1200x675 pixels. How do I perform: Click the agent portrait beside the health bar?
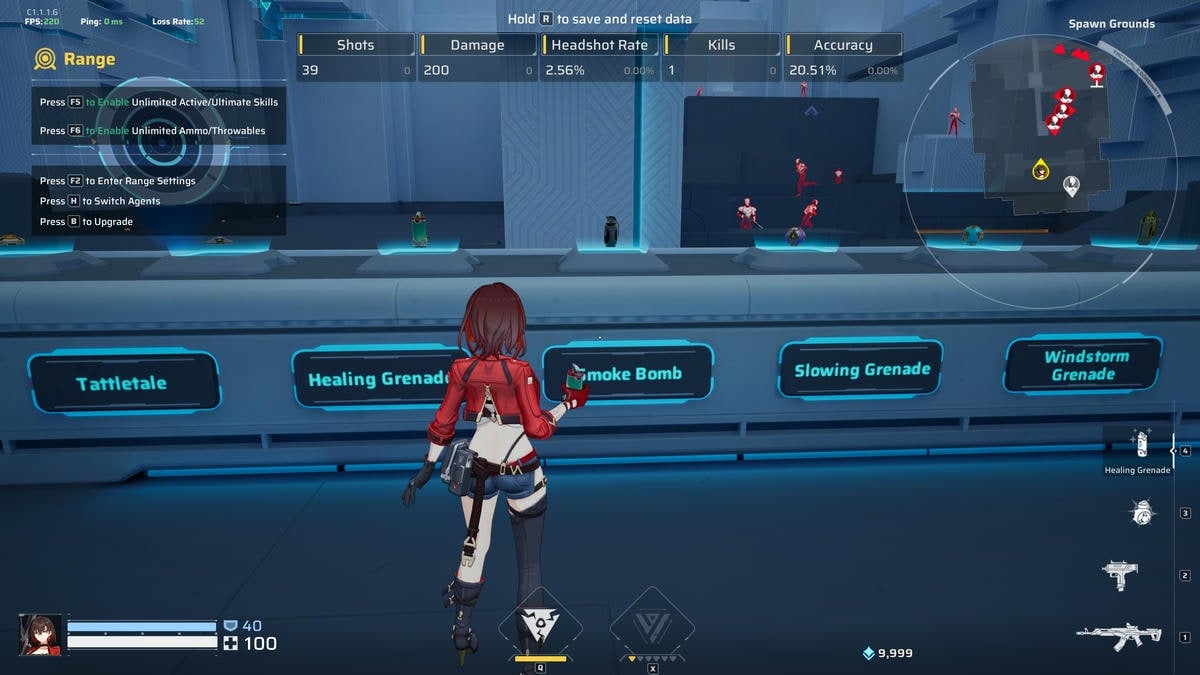(x=40, y=635)
